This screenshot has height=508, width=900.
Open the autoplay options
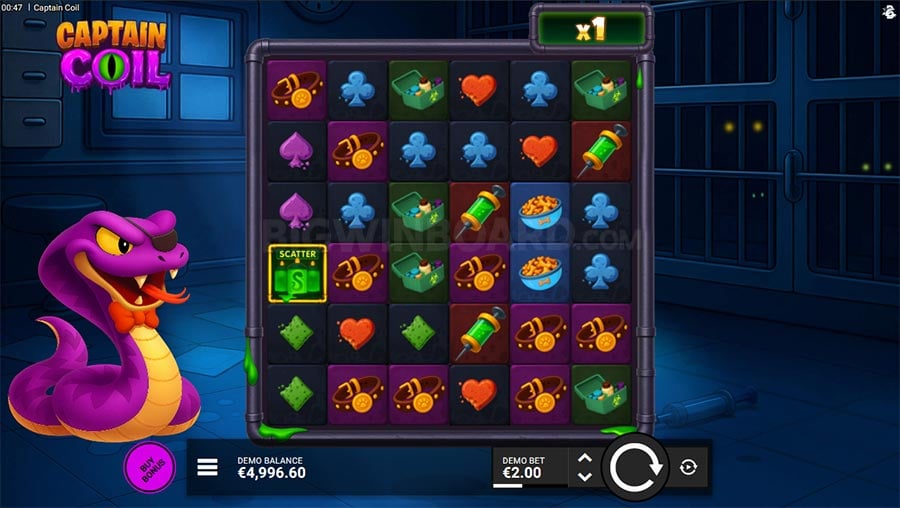(x=688, y=467)
